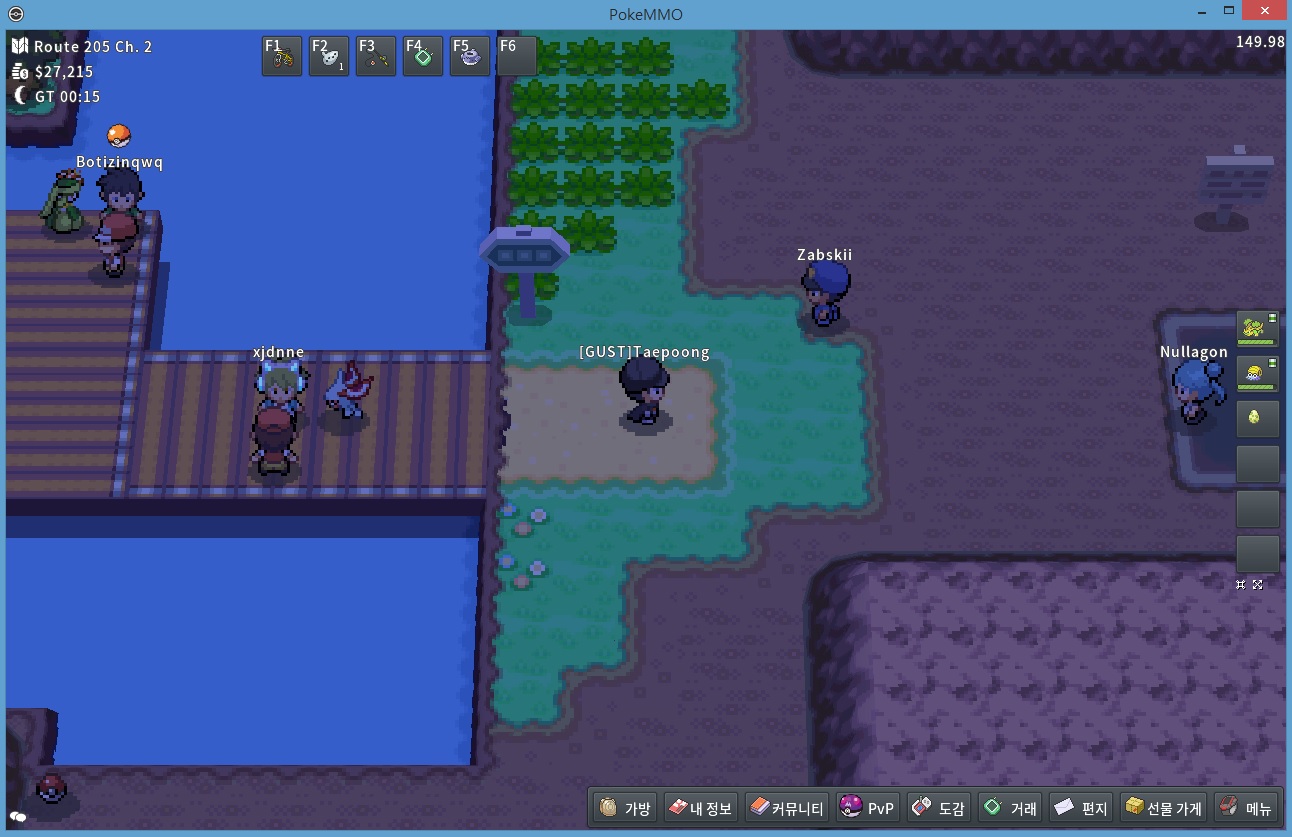This screenshot has height=837, width=1292.
Task: Use the bicycle in hotbar slot F1
Action: coord(282,57)
